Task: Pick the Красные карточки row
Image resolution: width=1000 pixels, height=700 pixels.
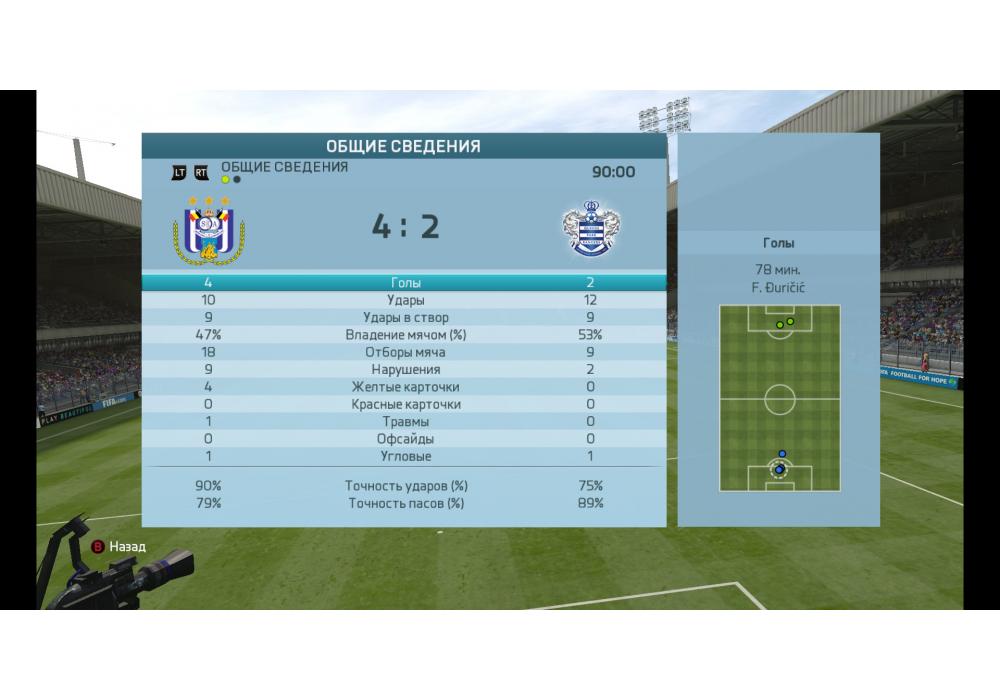Action: click(x=404, y=404)
